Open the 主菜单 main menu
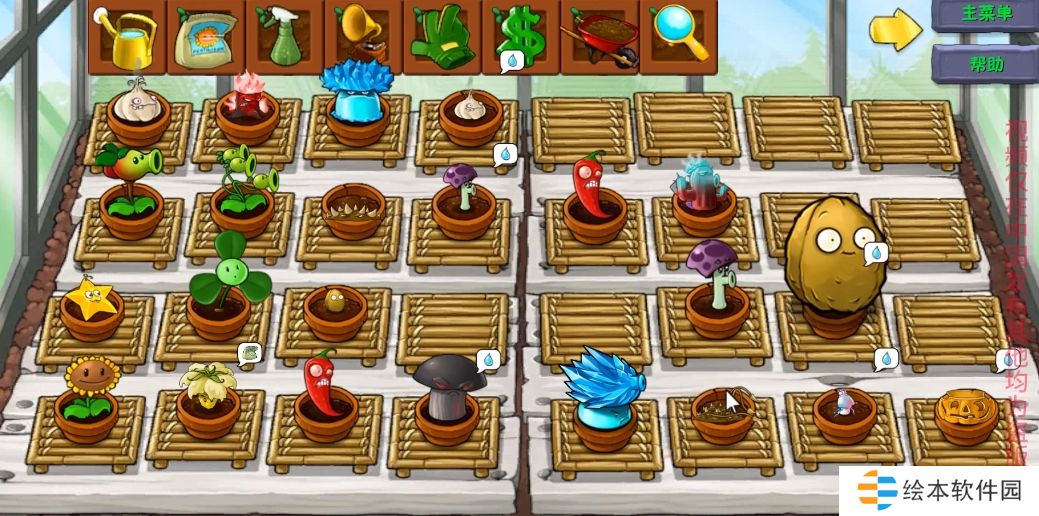The image size is (1039, 516). coord(985,15)
